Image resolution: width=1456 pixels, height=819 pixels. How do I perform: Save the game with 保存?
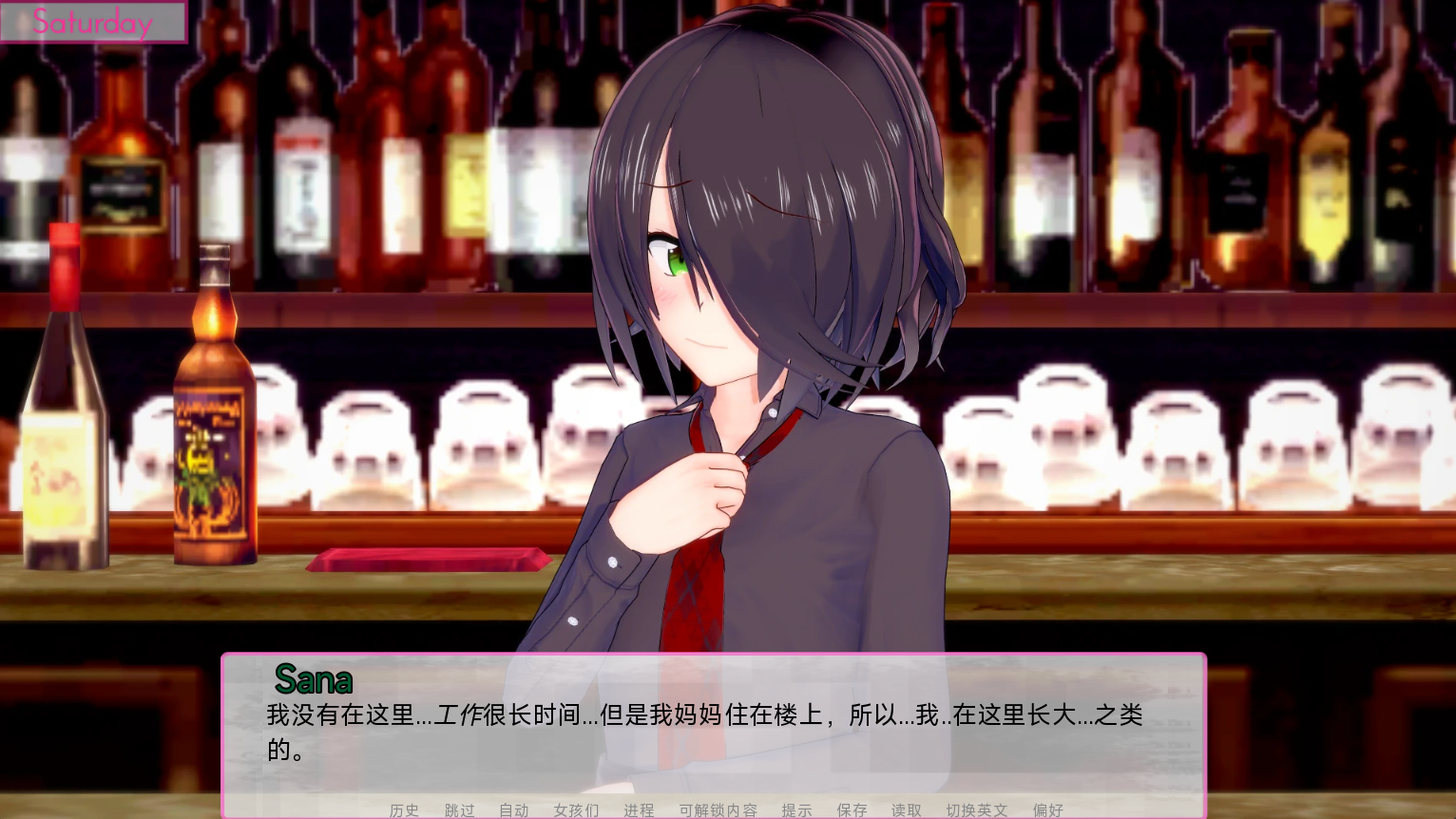pyautogui.click(x=852, y=810)
